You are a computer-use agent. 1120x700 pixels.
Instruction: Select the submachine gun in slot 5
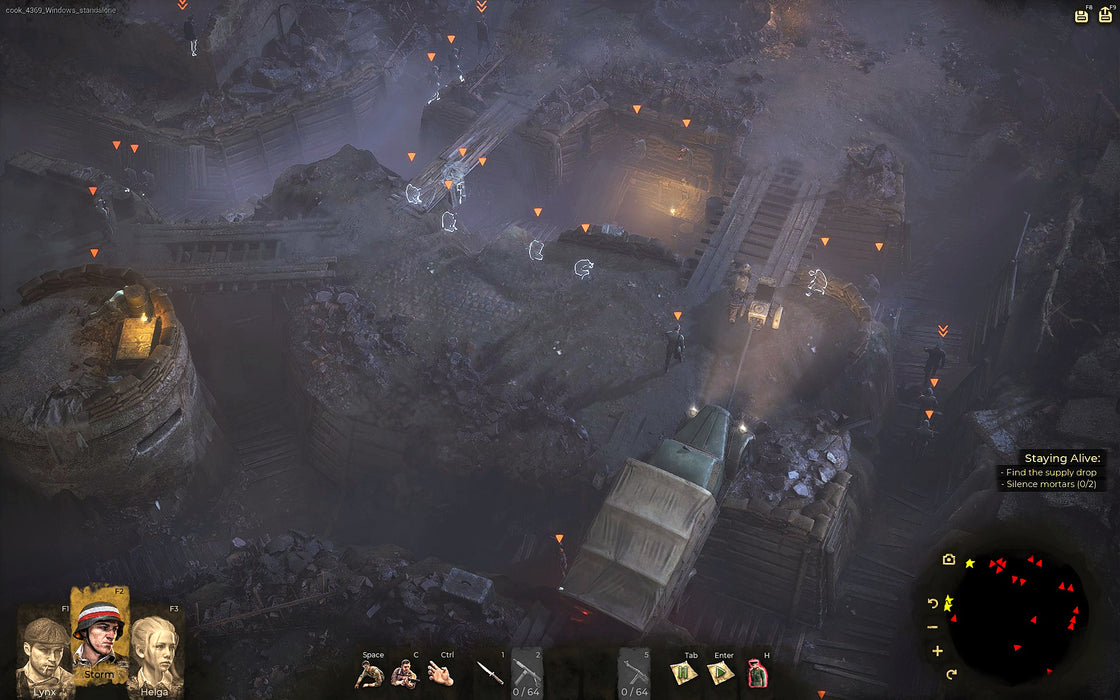(x=634, y=671)
